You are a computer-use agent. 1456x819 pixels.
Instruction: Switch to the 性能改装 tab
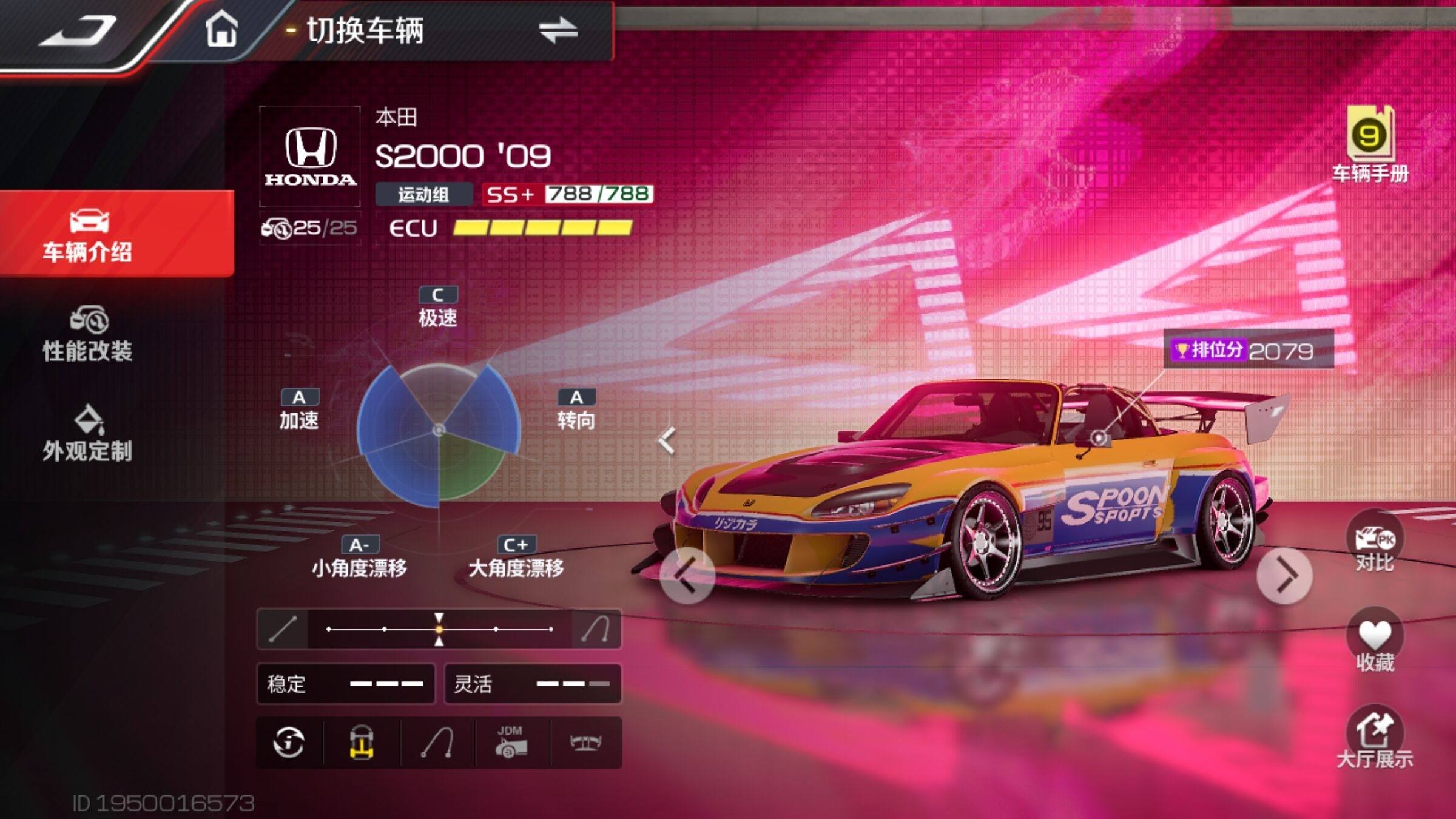89,335
